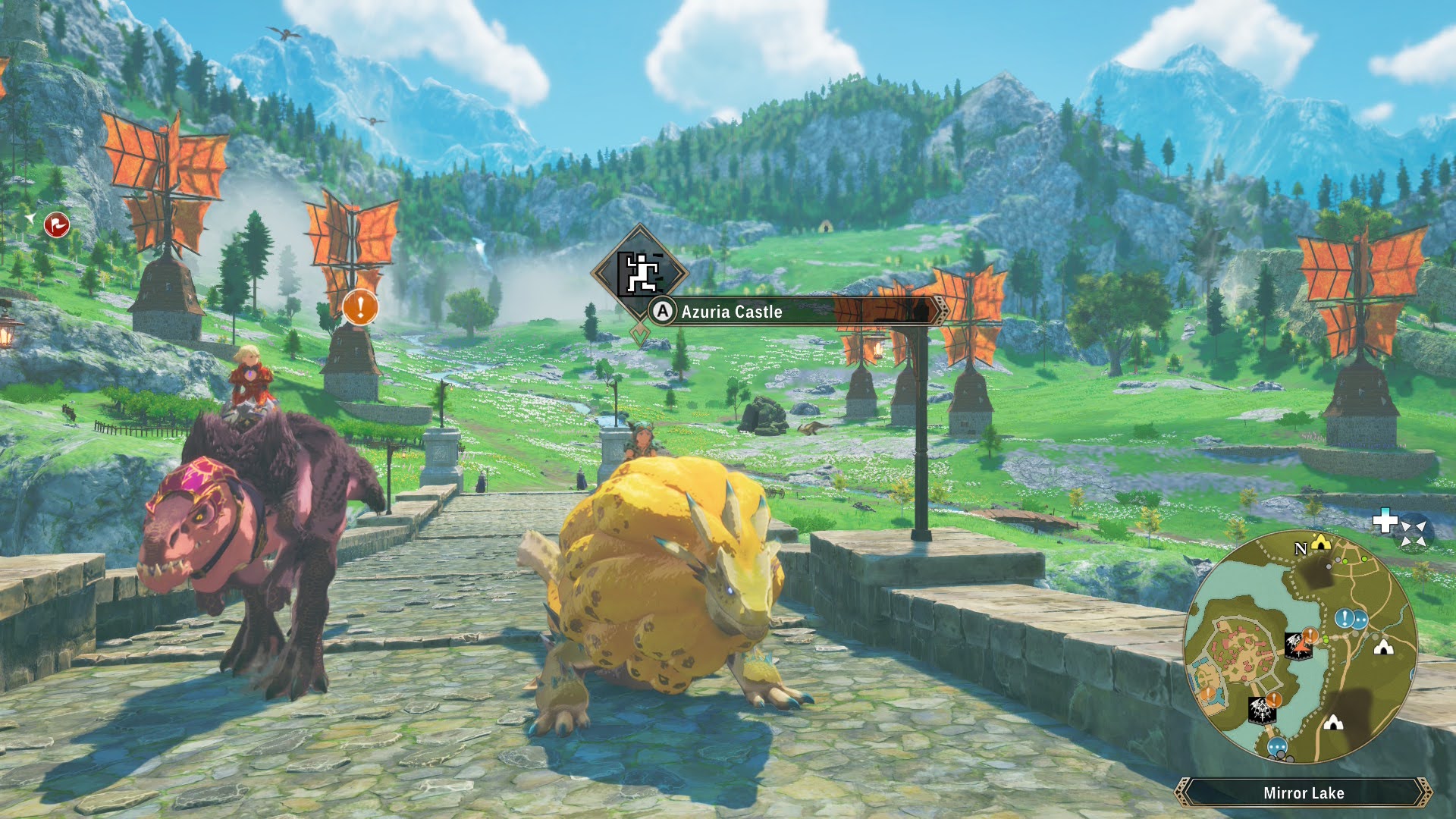Screen dimensions: 1456x819
Task: Click the blue exclamation sidequest icon on the minimap
Action: pyautogui.click(x=1344, y=617)
